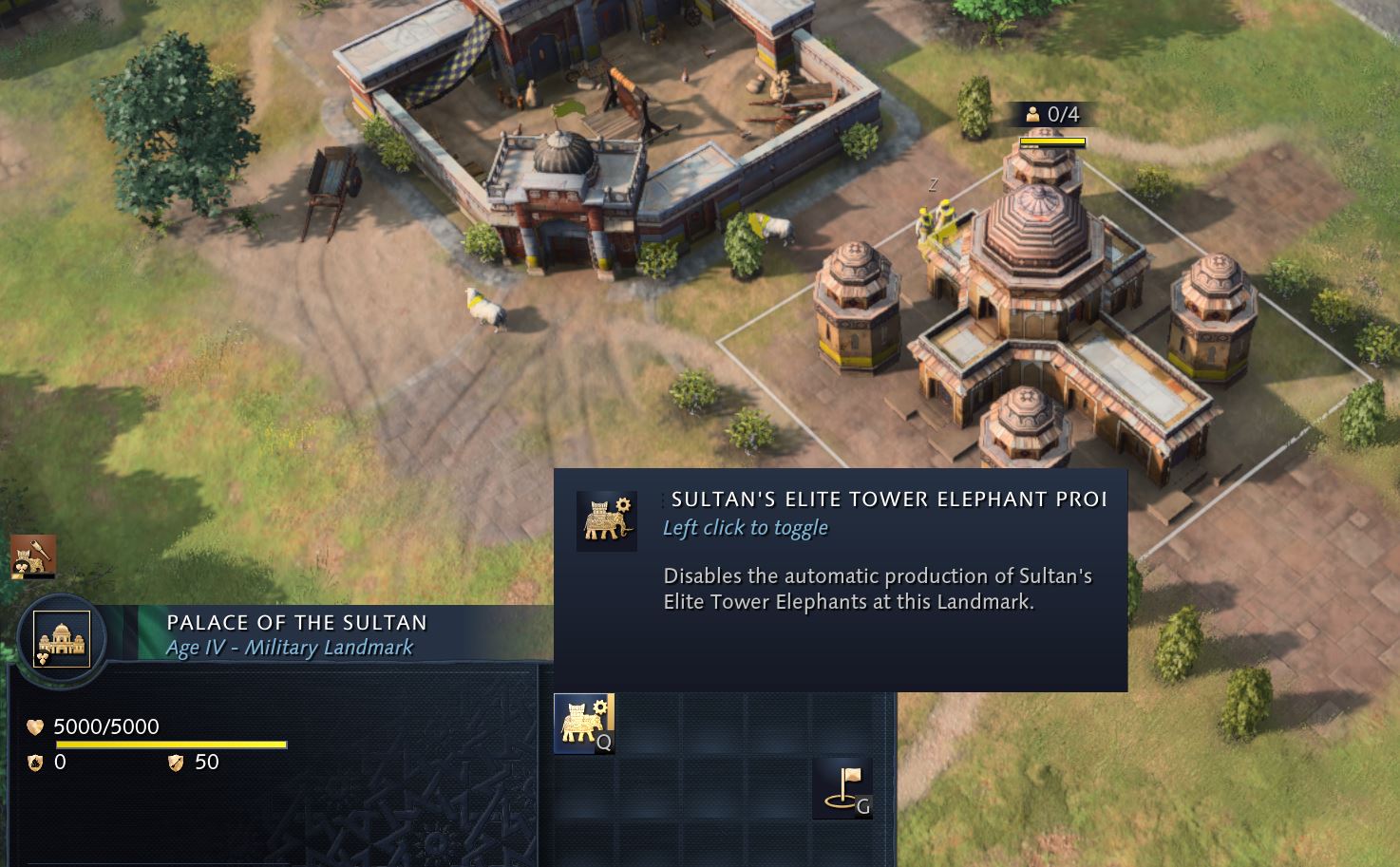Click the Palace of the Sultan portrait
1400x867 pixels.
tap(62, 639)
